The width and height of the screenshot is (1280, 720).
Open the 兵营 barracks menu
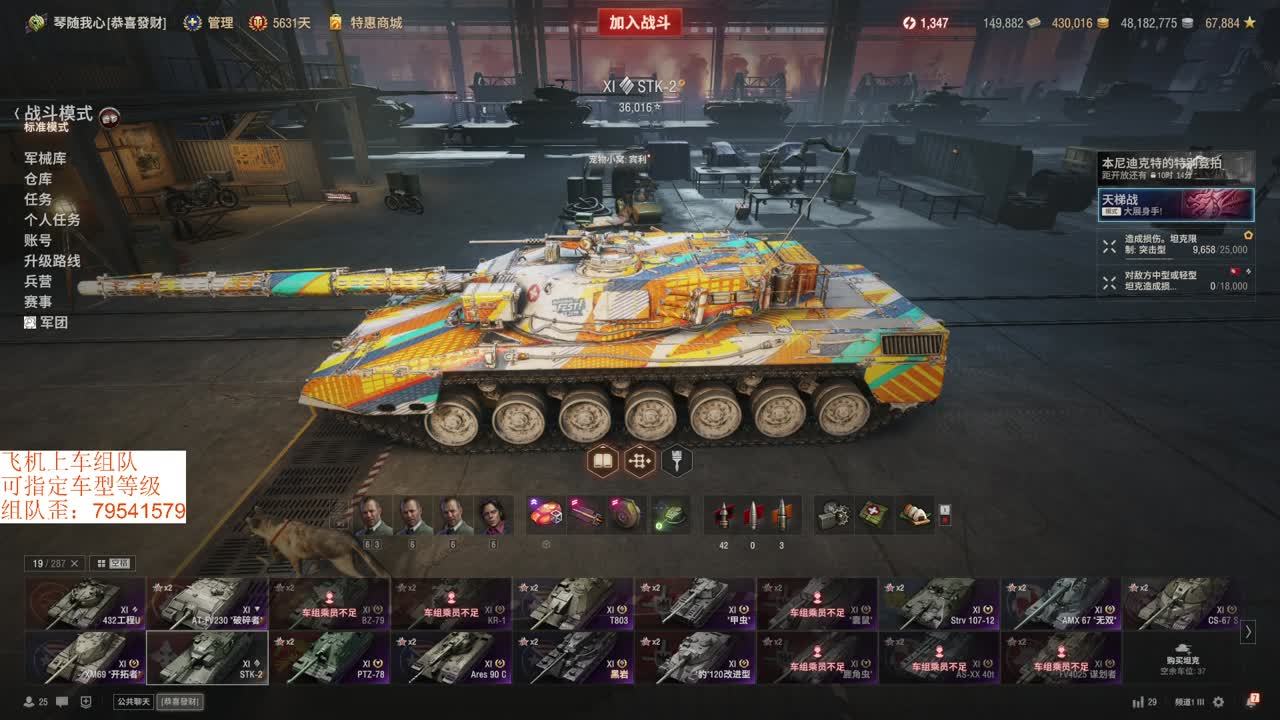pyautogui.click(x=38, y=281)
